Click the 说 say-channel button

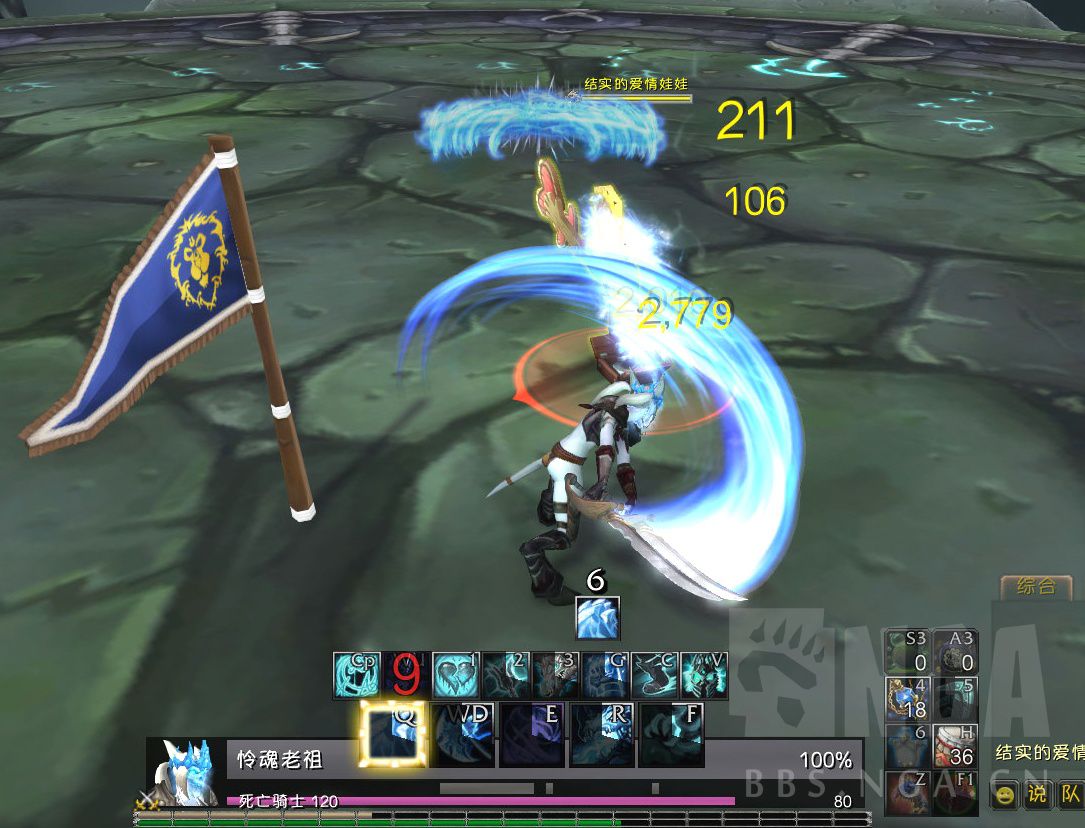(1037, 795)
